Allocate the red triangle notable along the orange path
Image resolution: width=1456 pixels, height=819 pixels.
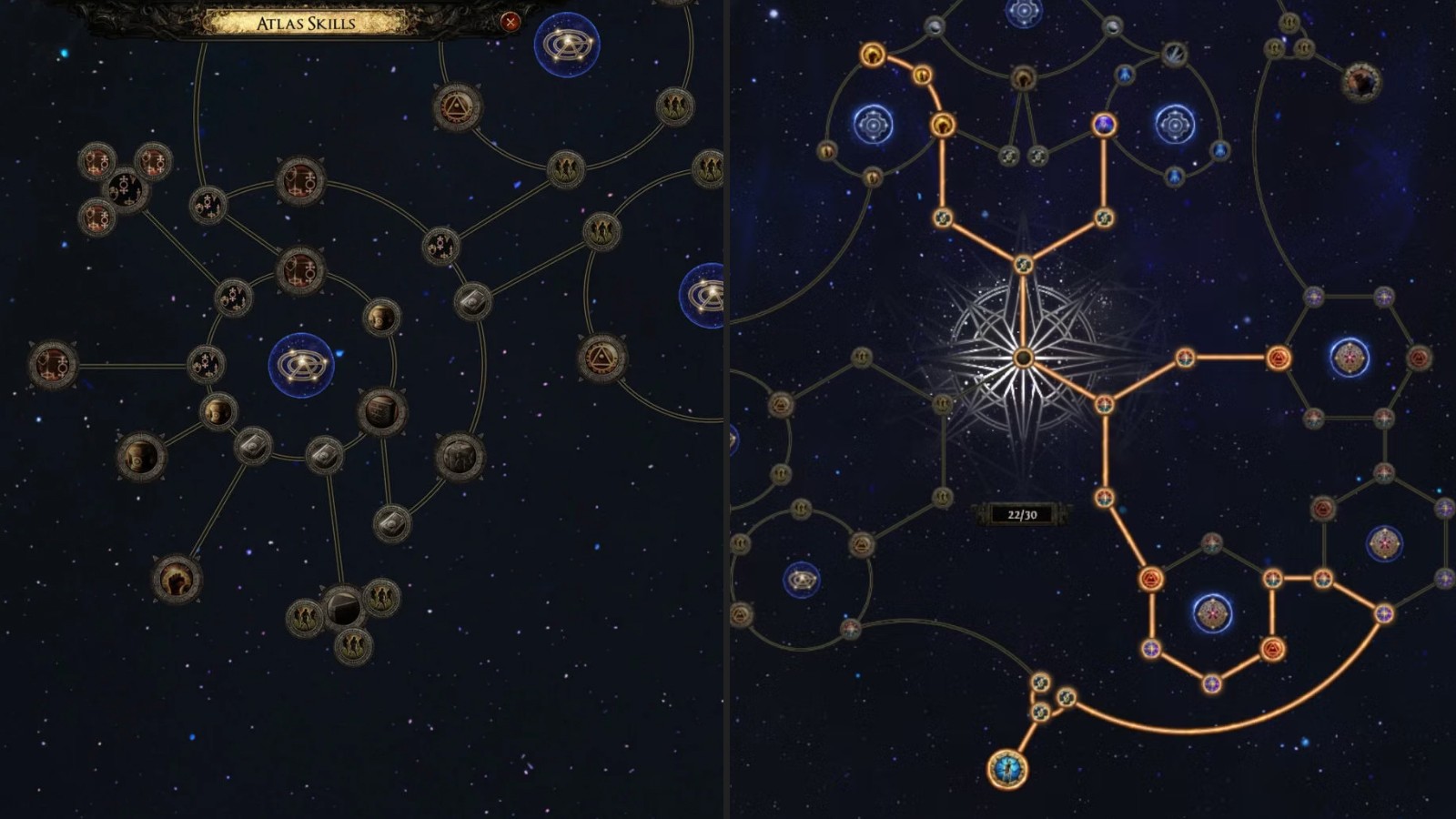[1279, 359]
